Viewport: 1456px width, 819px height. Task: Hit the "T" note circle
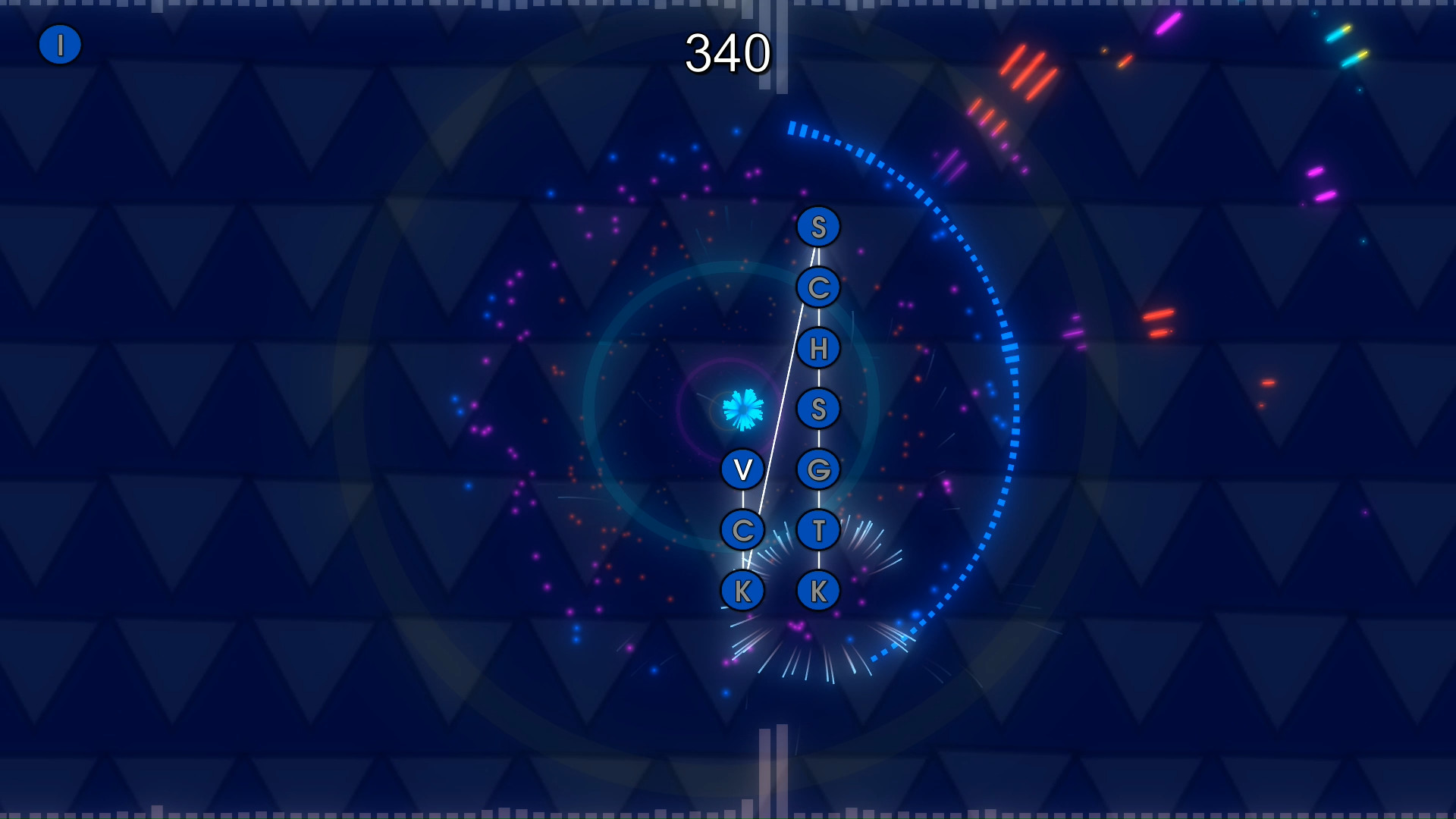coord(817,531)
